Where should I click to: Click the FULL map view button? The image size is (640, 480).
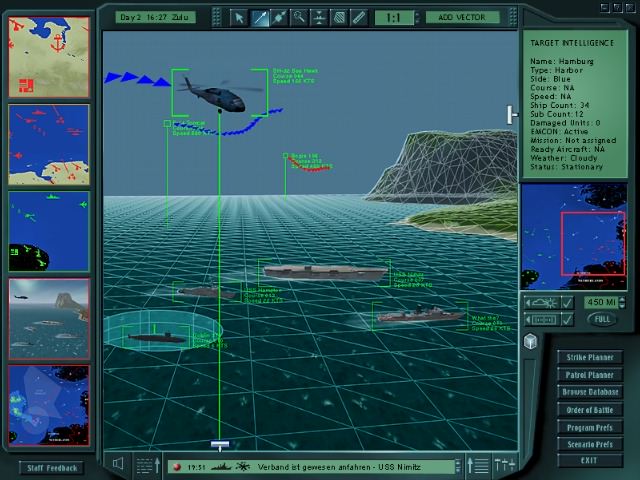click(x=601, y=319)
